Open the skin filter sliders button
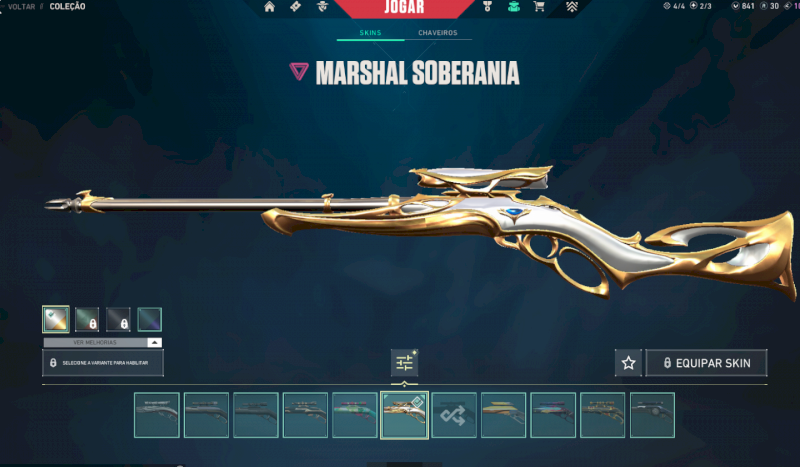 pyautogui.click(x=404, y=363)
